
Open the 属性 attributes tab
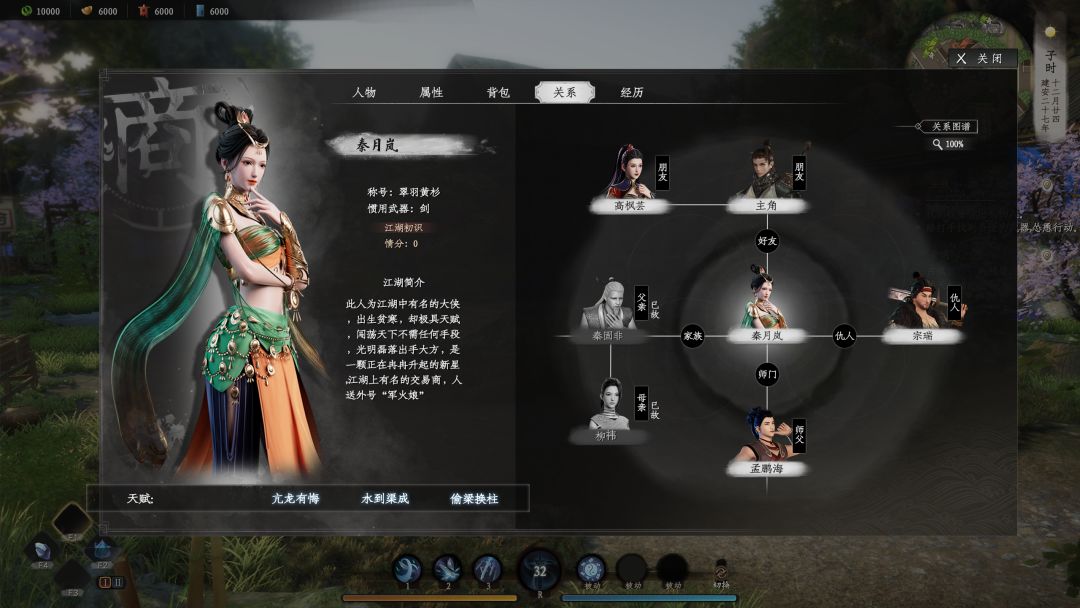tap(431, 92)
